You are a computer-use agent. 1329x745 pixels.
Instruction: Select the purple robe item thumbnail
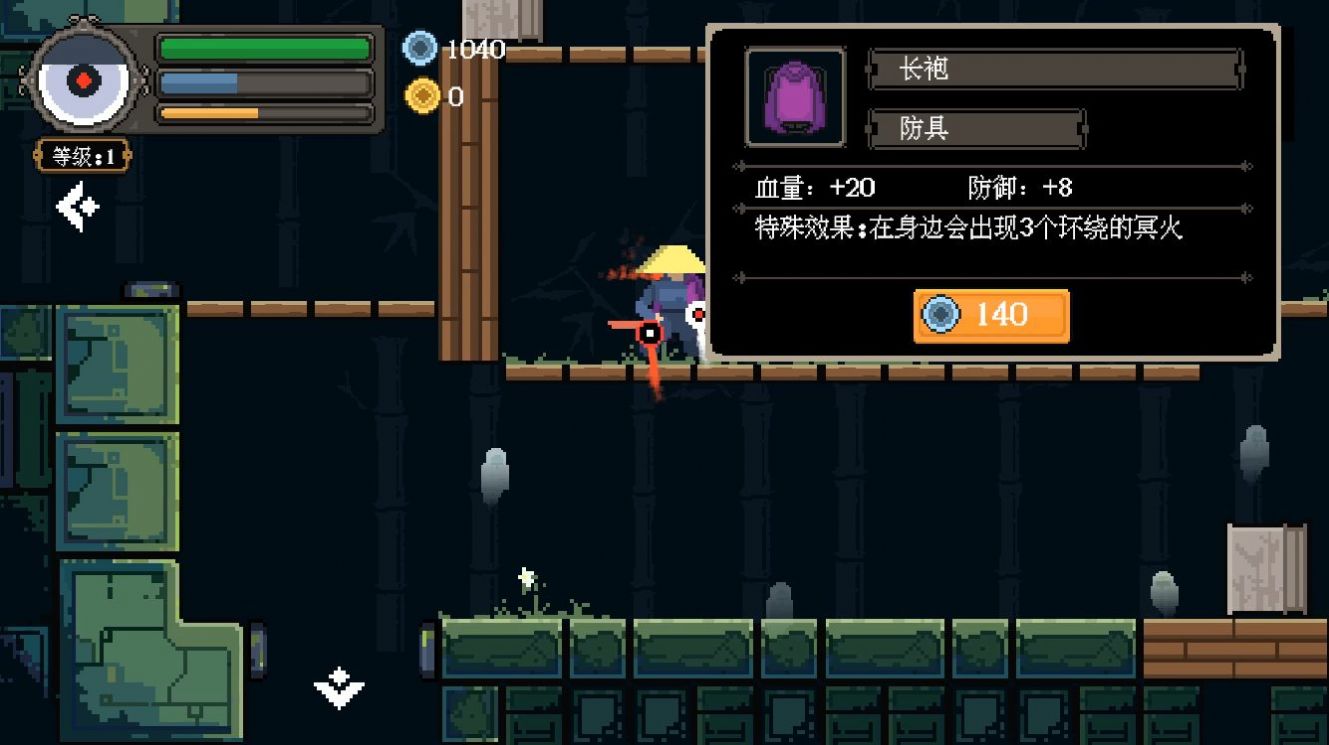795,97
